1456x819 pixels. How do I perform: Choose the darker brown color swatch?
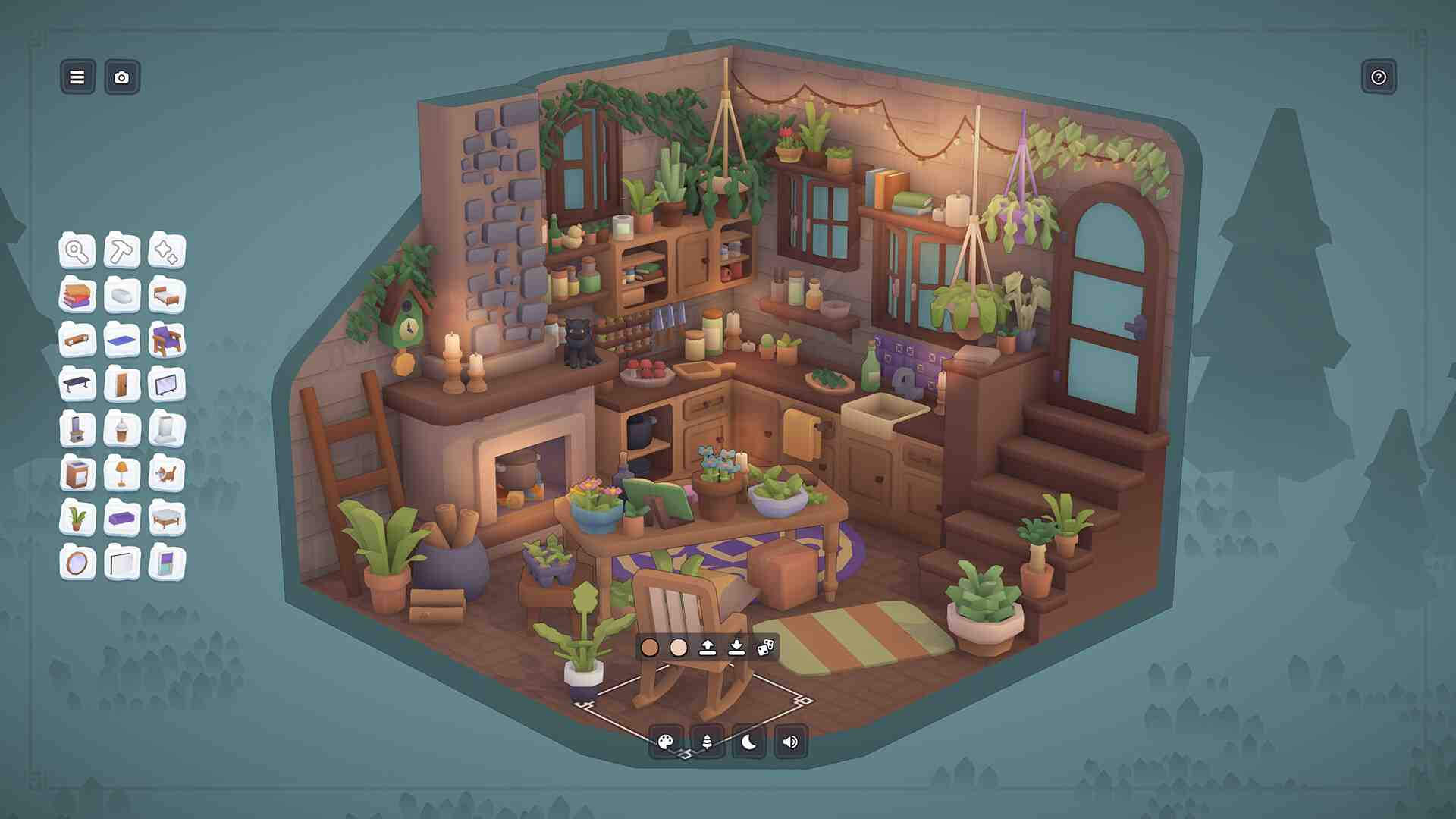[650, 648]
